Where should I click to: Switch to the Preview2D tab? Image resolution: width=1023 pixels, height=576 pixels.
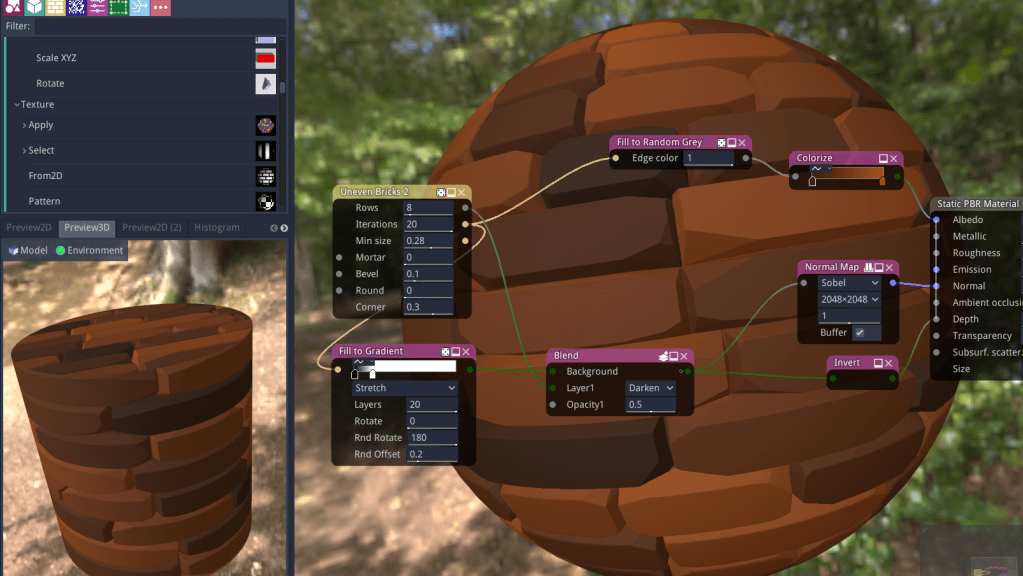click(28, 228)
